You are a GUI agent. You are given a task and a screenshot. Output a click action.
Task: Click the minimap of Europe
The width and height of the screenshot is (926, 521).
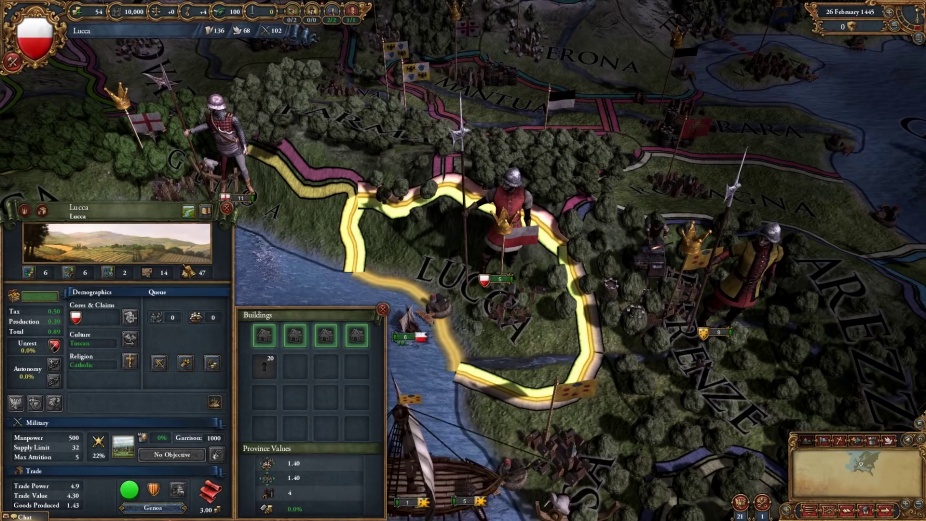[856, 472]
